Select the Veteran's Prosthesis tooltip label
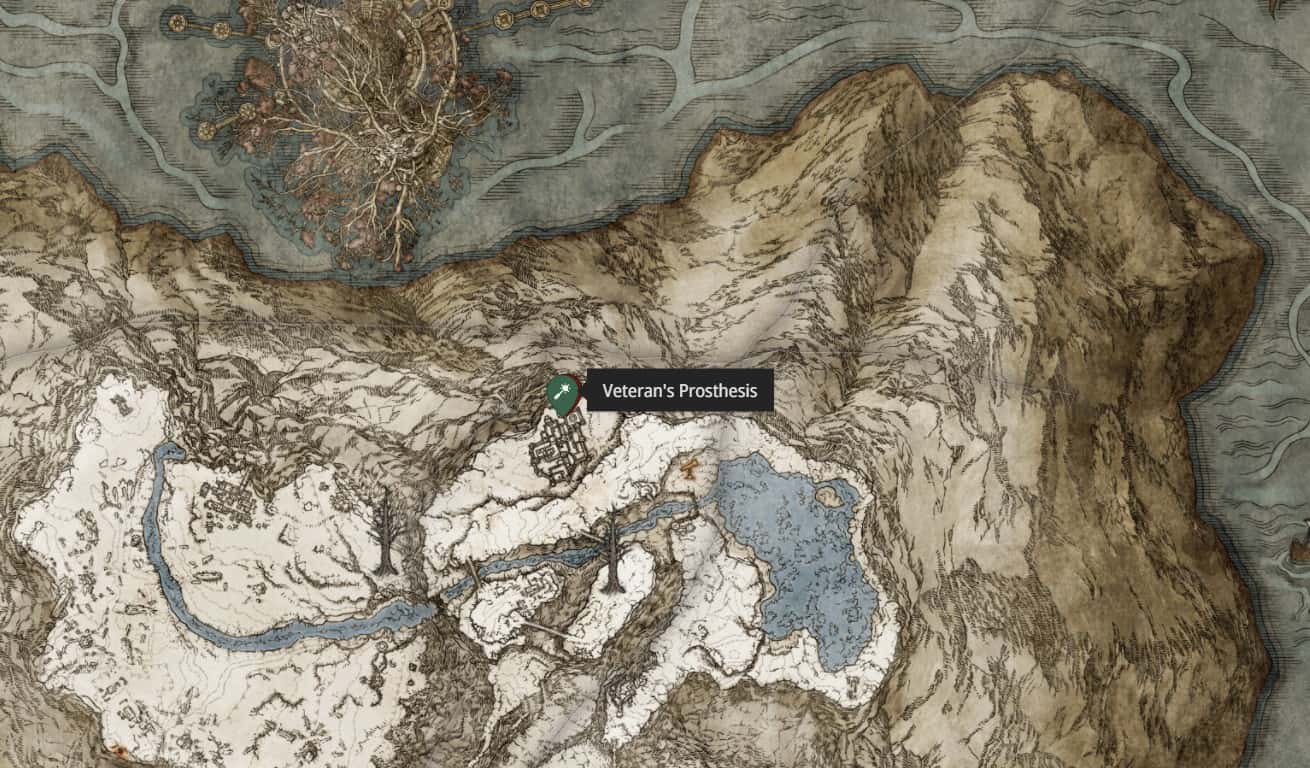Image resolution: width=1310 pixels, height=768 pixels. [x=680, y=391]
